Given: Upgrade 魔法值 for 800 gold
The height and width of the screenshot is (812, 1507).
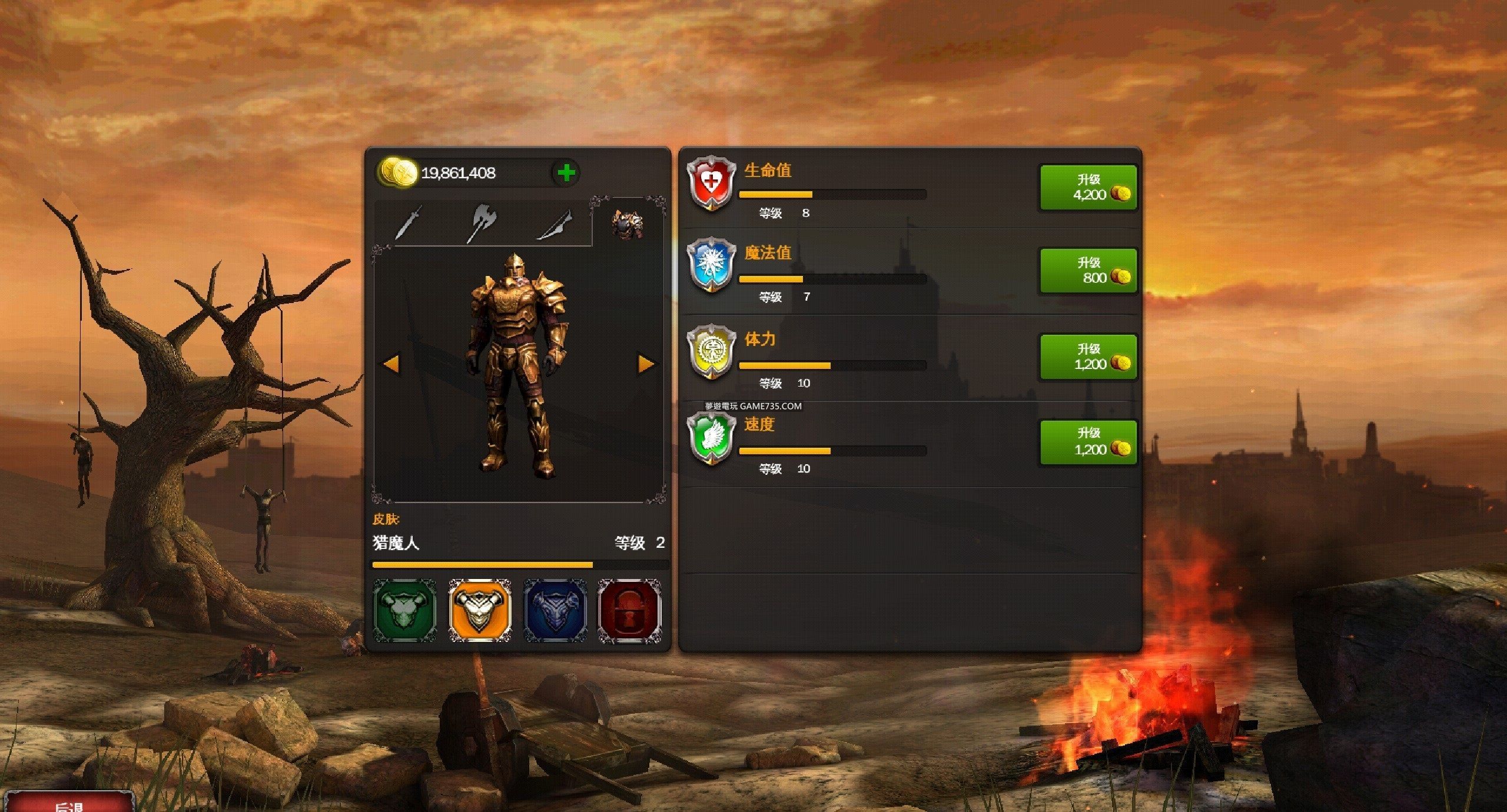Looking at the screenshot, I should (1088, 271).
